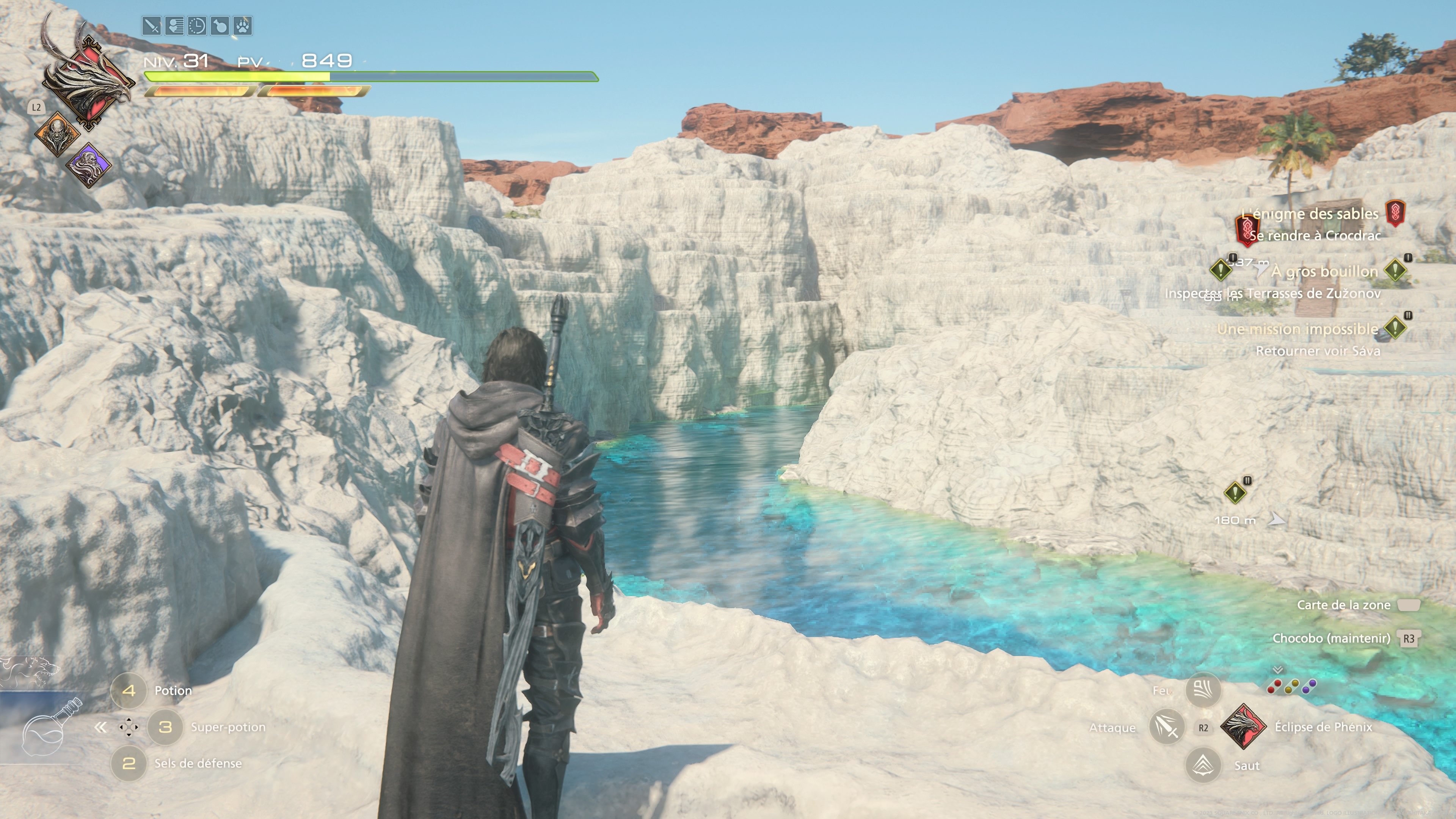This screenshot has height=819, width=1456.
Task: Toggle the yellow accessory slot dots
Action: [1292, 687]
